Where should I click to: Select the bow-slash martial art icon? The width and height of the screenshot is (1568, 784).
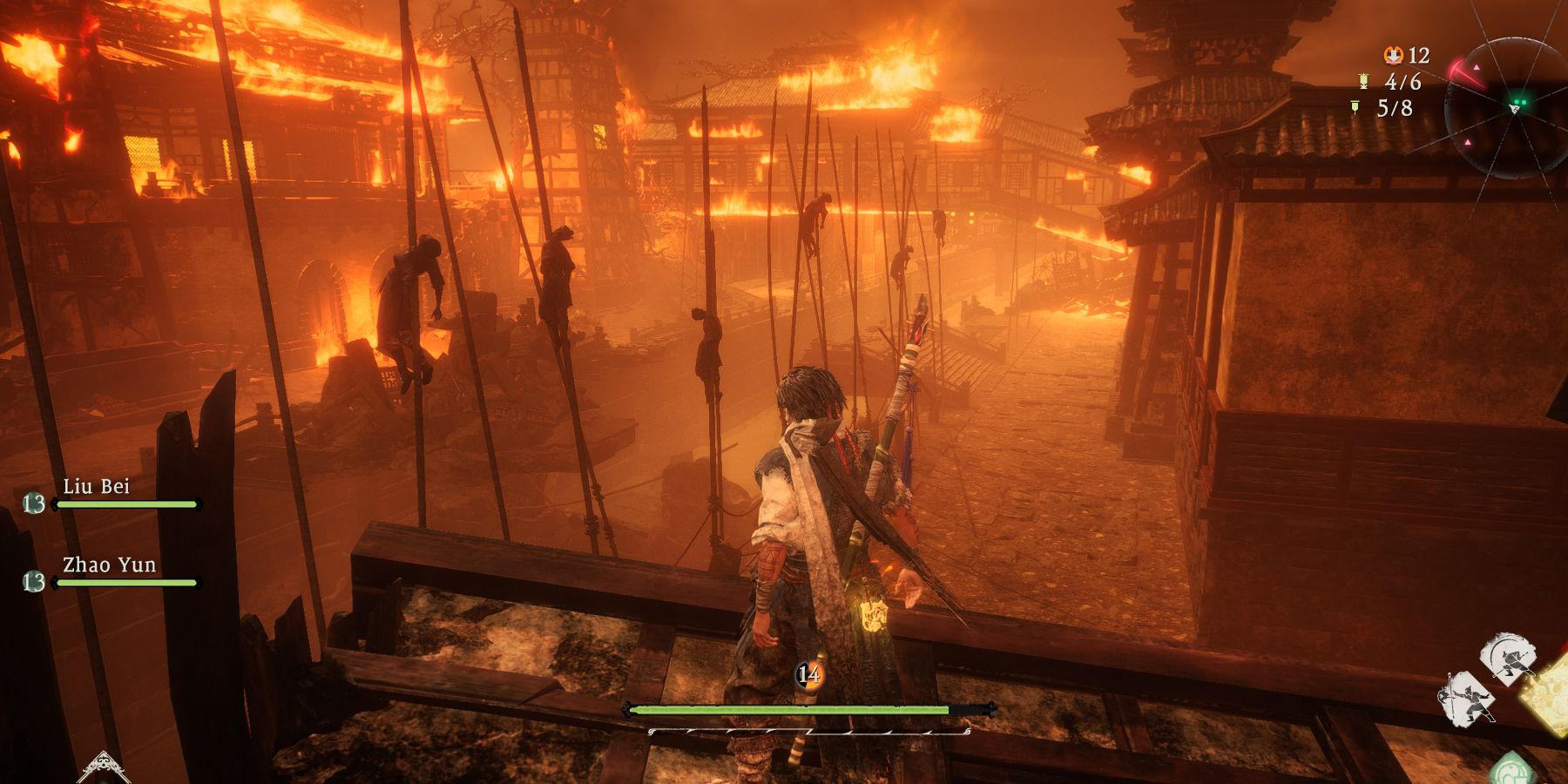[1510, 658]
